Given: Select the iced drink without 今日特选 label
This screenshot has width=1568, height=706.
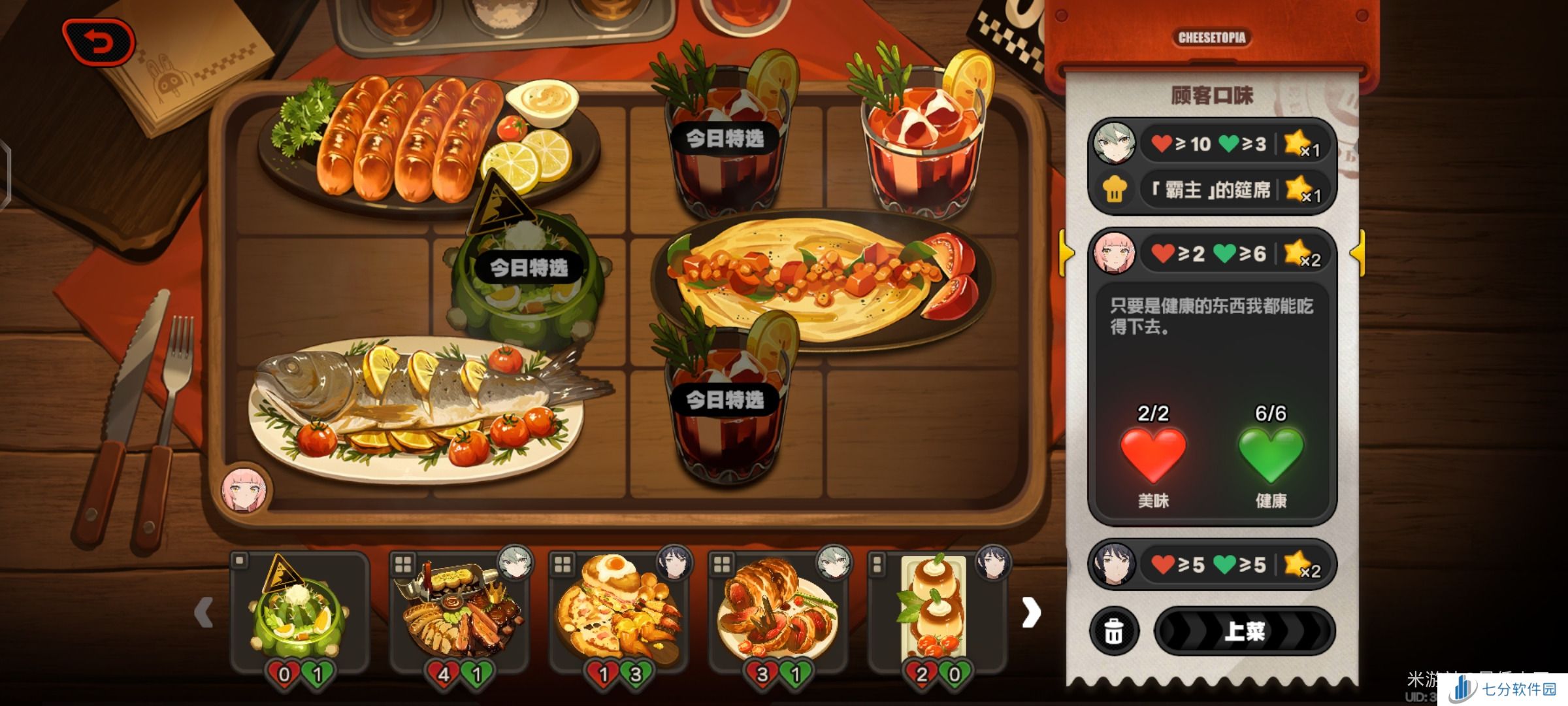Looking at the screenshot, I should click(x=921, y=137).
